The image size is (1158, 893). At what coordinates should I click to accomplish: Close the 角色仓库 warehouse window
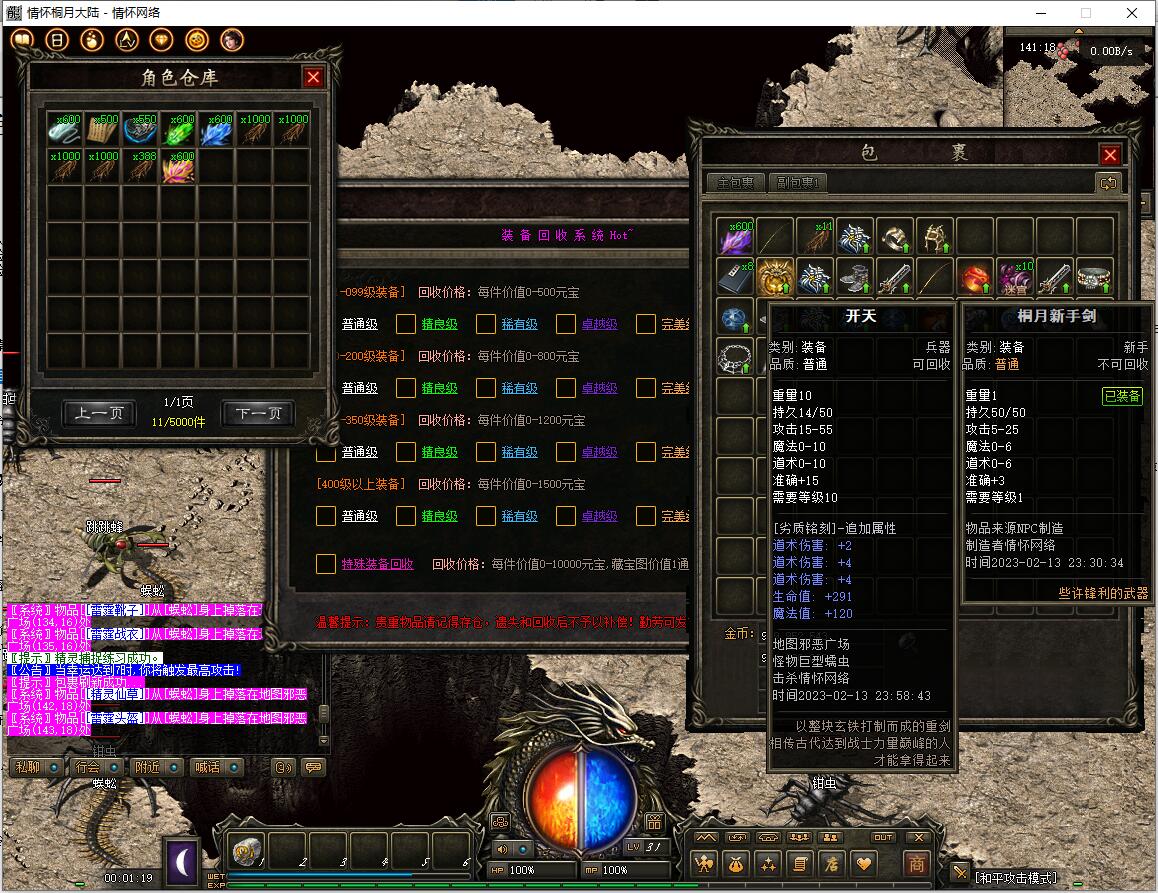coord(314,77)
